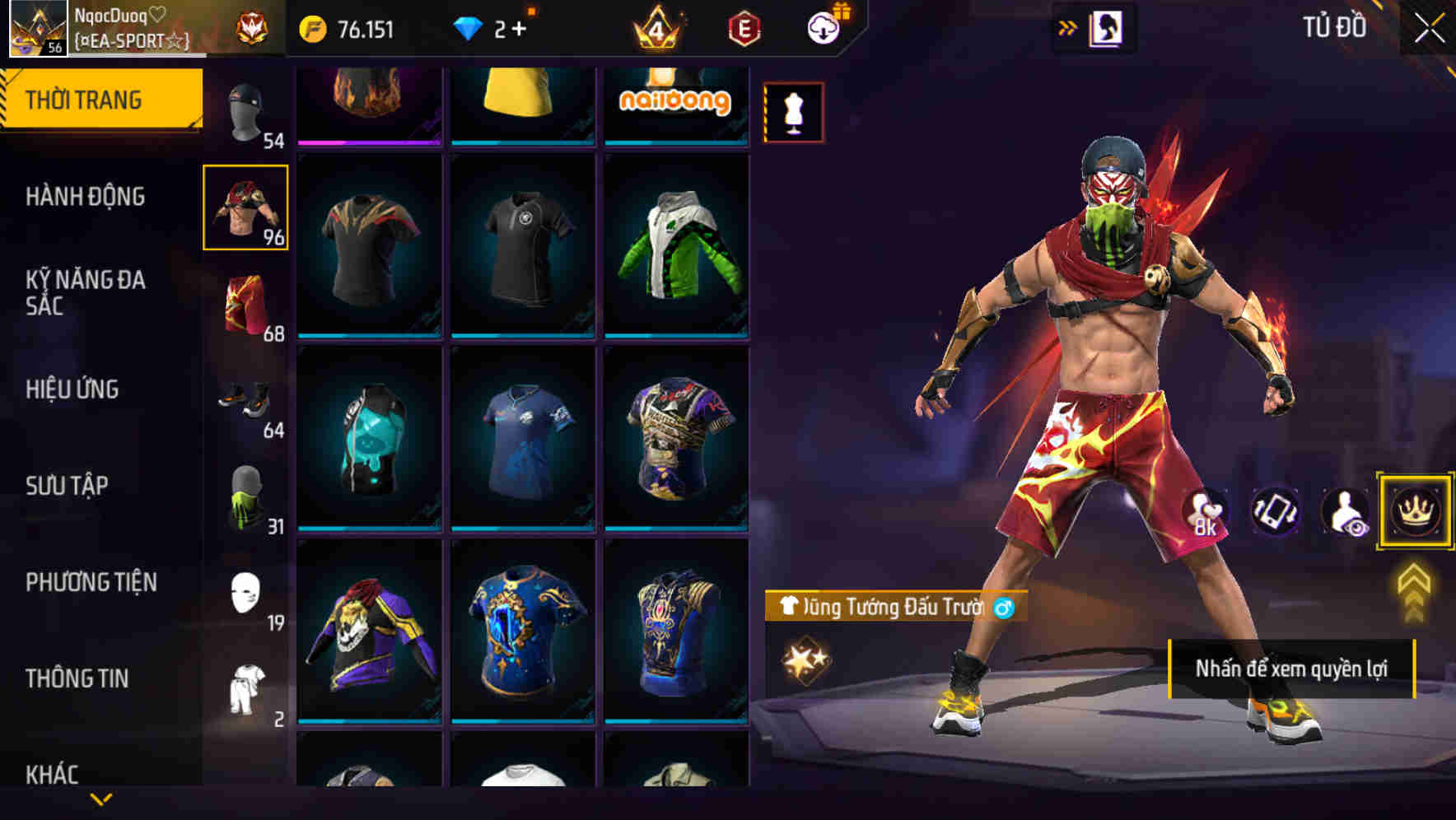Open the starred effects icon near character platform
This screenshot has width=1456, height=820.
click(x=805, y=659)
